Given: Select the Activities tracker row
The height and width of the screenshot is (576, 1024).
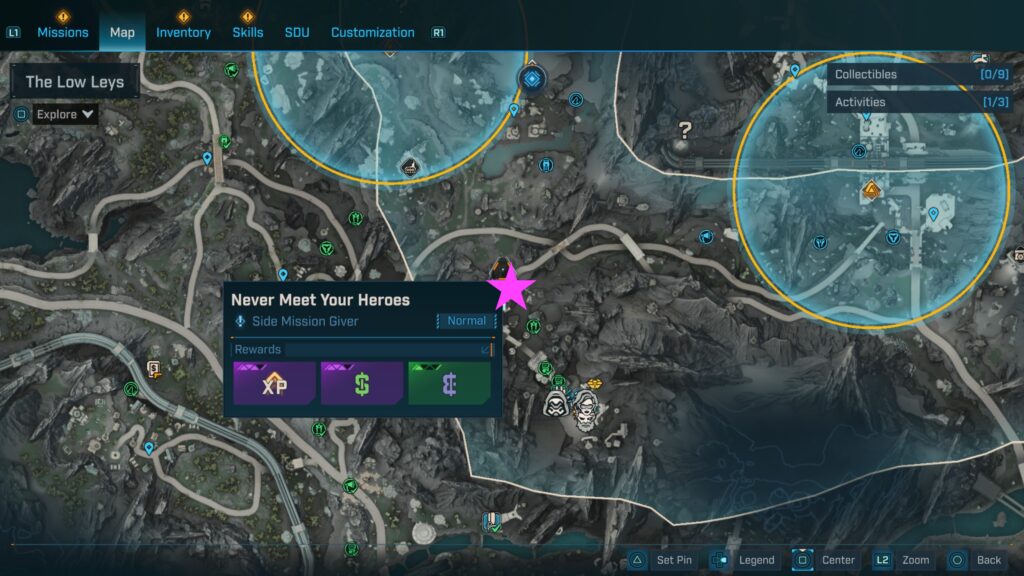Looking at the screenshot, I should point(920,102).
